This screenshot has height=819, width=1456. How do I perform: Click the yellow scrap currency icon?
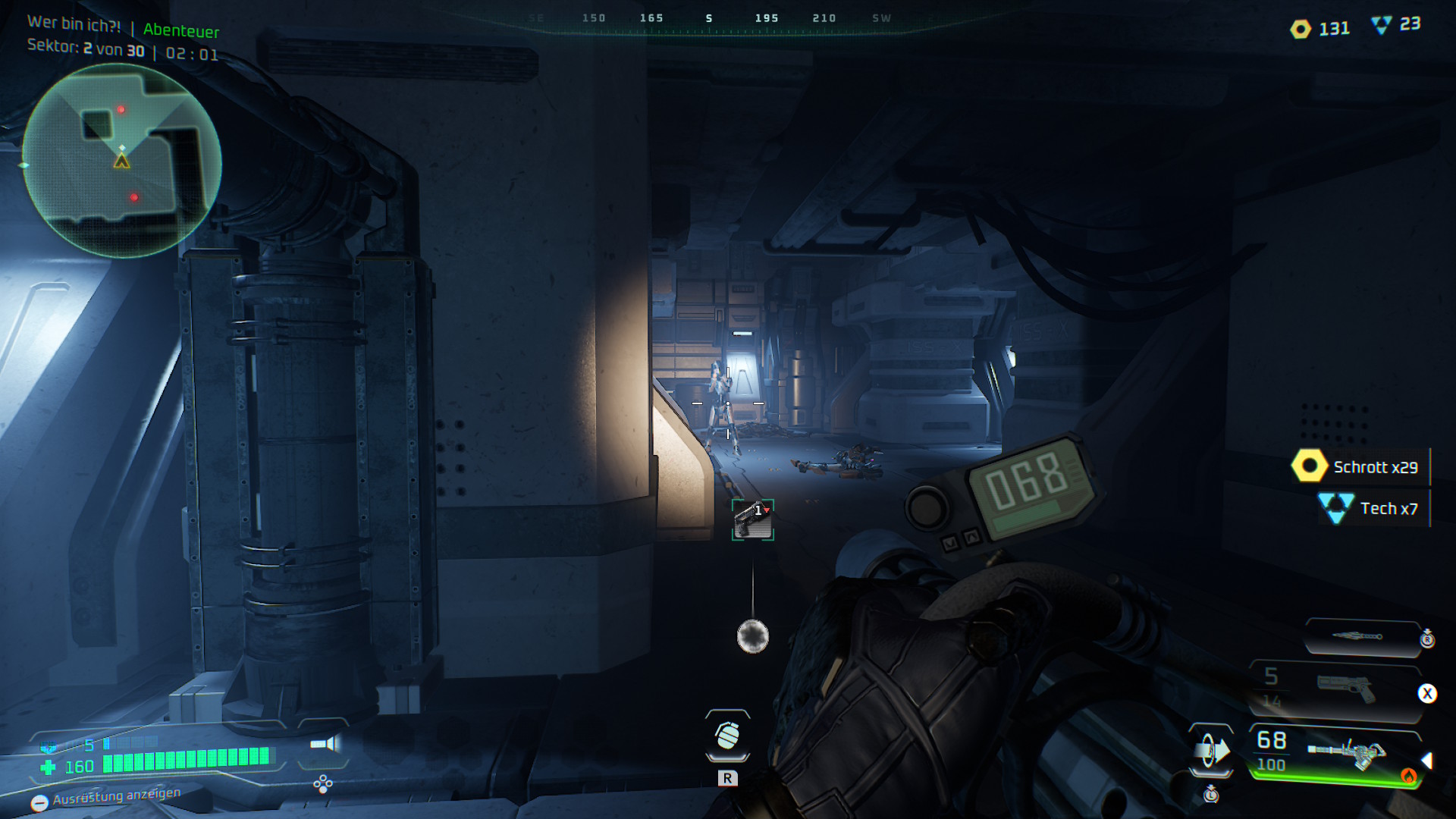click(x=1301, y=30)
